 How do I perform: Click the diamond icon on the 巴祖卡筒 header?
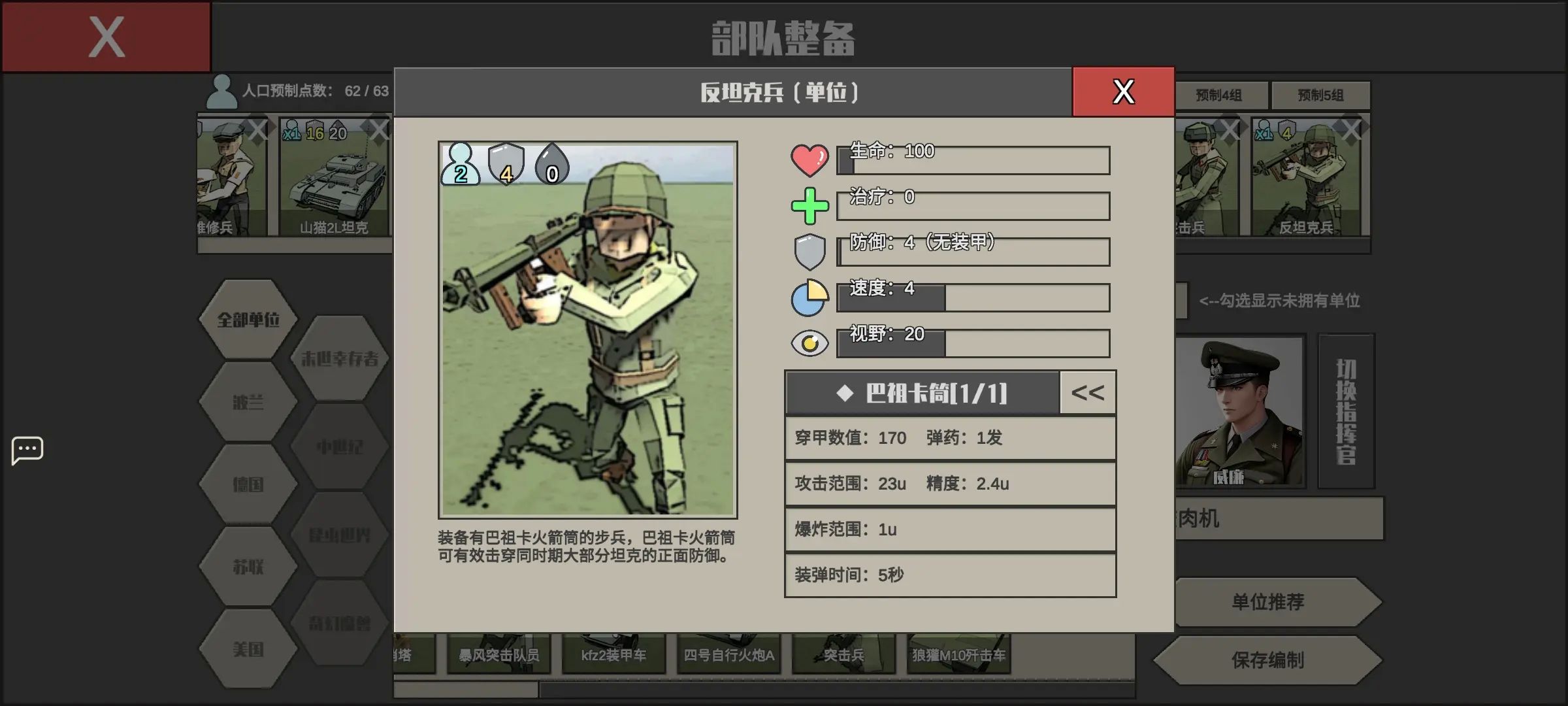click(844, 393)
